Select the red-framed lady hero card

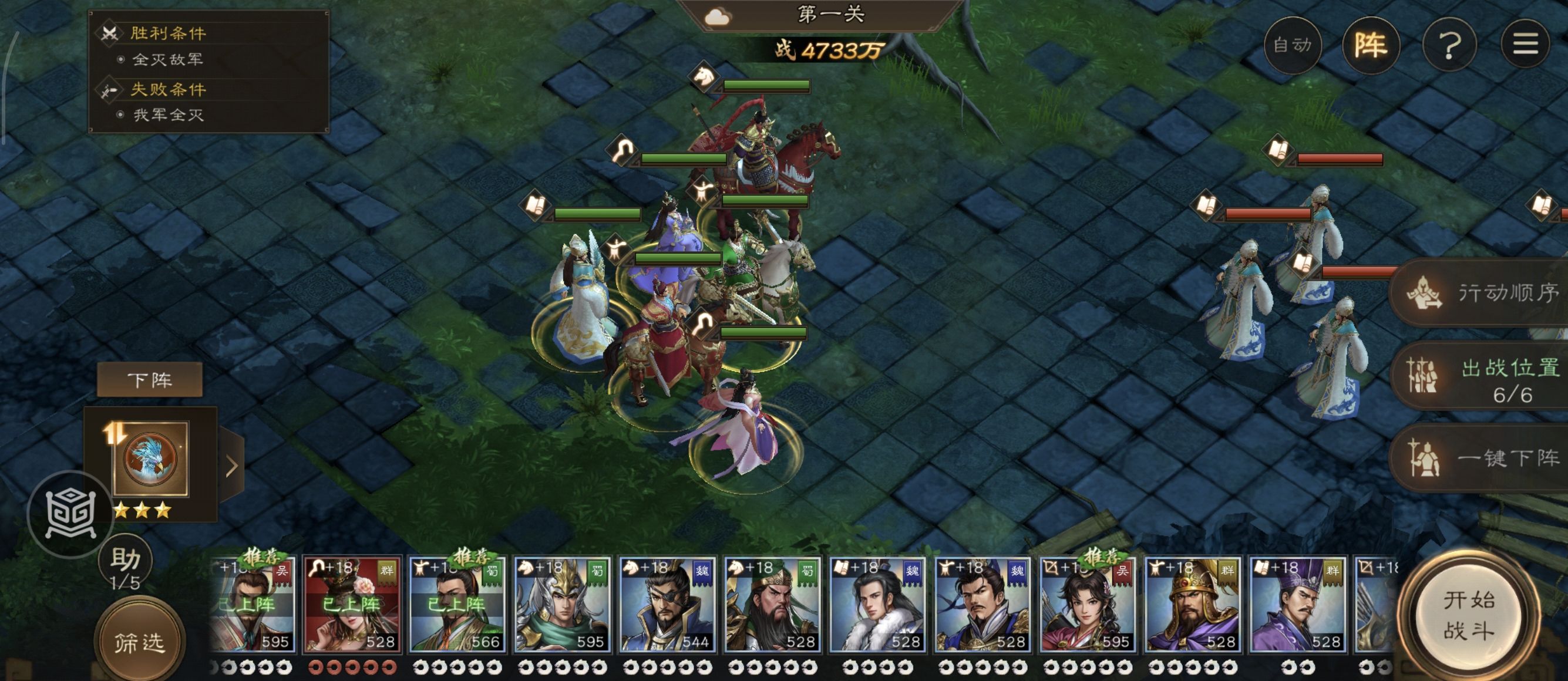tap(352, 604)
